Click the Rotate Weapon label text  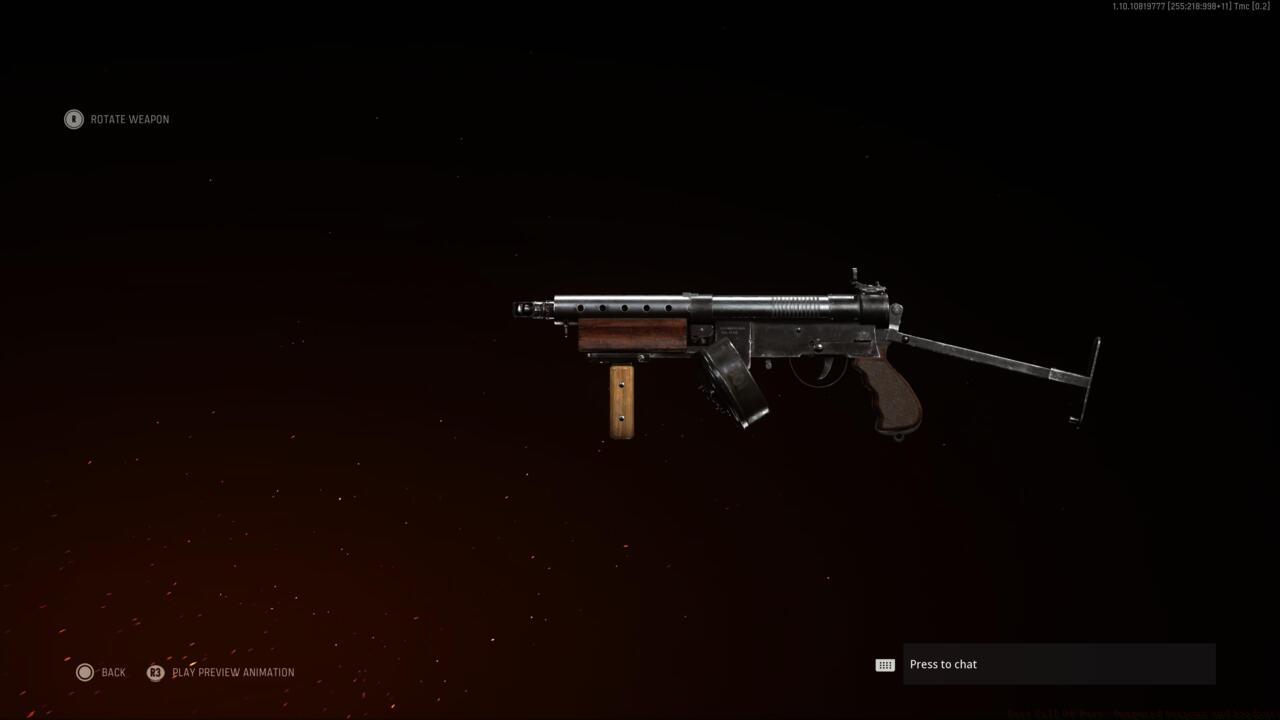point(129,119)
